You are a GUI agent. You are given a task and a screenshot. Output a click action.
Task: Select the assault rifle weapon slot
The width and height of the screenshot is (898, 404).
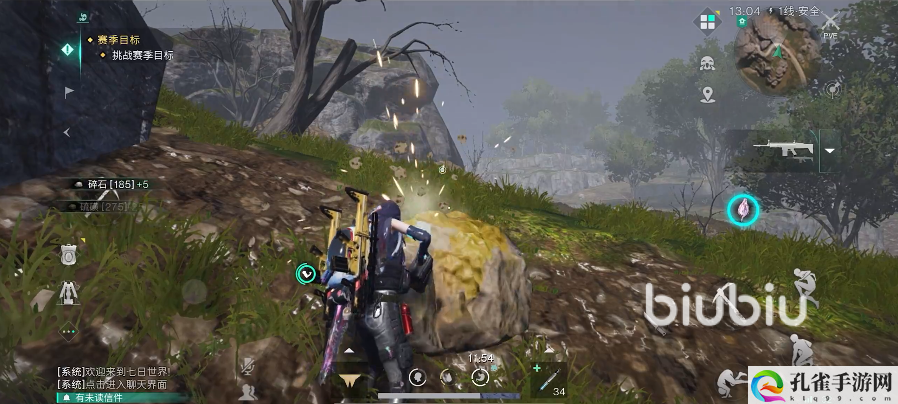coord(782,150)
